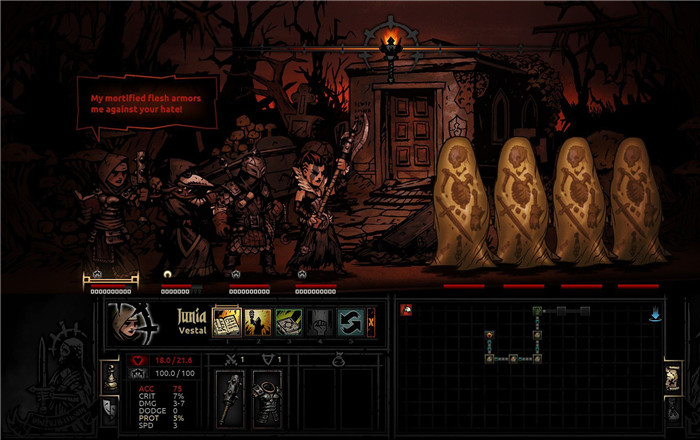Image resolution: width=700 pixels, height=440 pixels.
Task: Activate the green tome skill
Action: click(x=288, y=321)
